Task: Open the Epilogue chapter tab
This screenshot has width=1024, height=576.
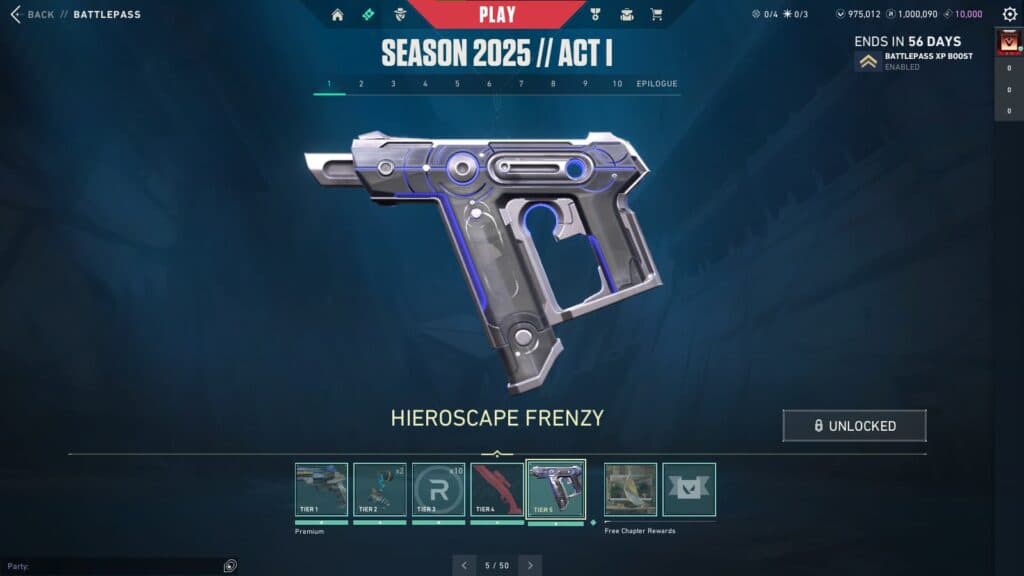Action: [657, 84]
